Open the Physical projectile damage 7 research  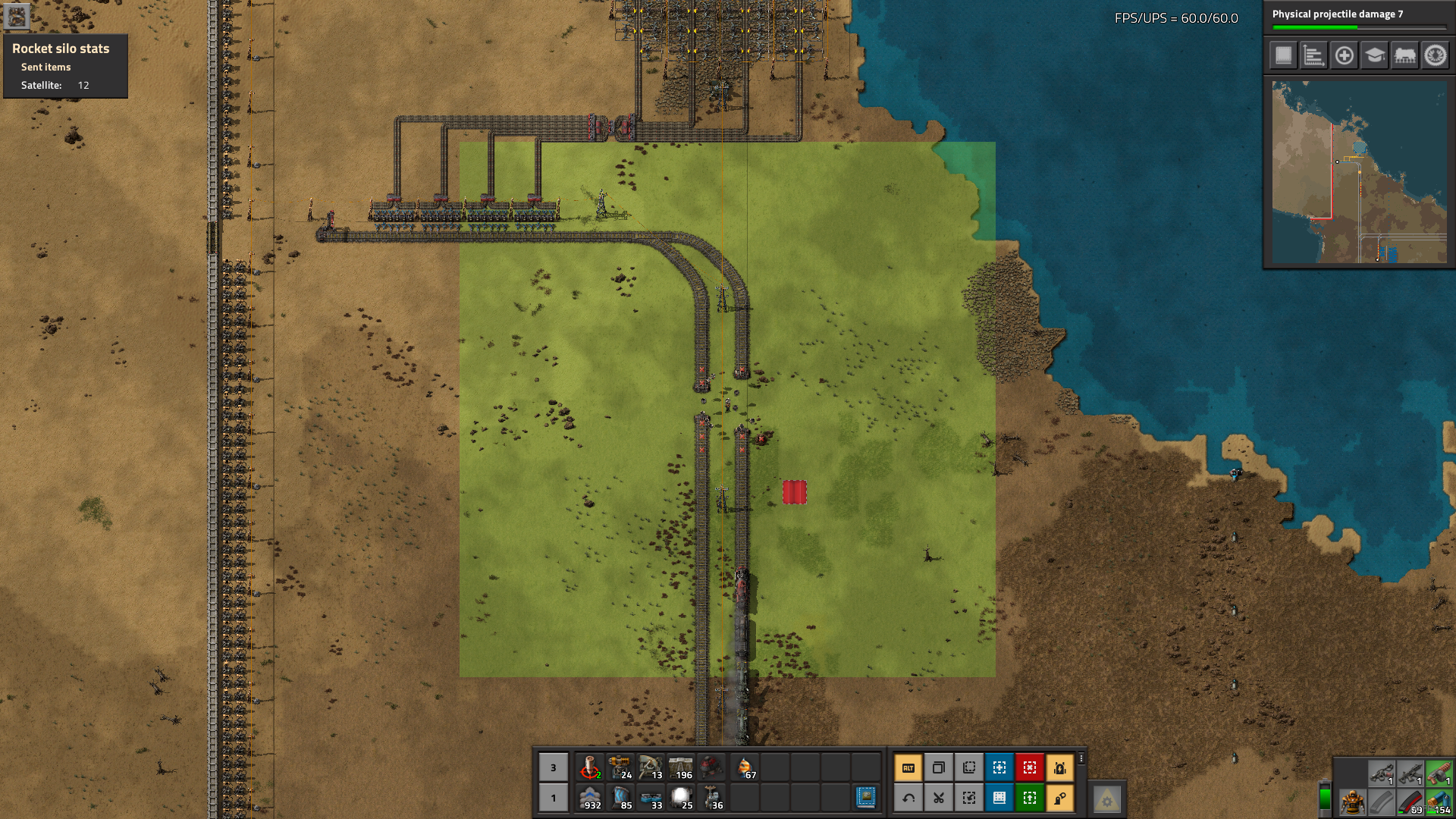[x=1358, y=18]
